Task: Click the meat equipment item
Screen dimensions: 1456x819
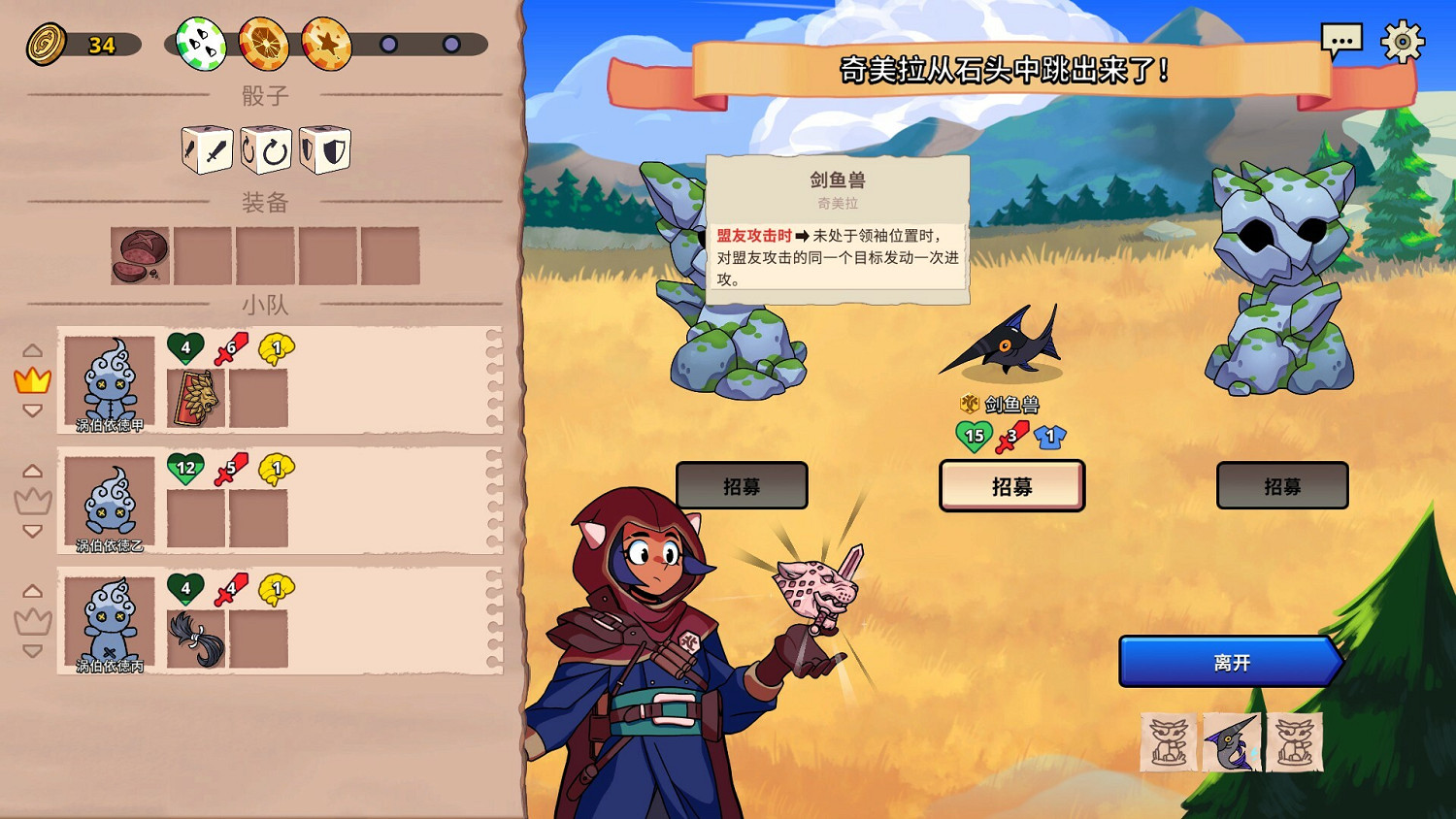Action: 141,254
